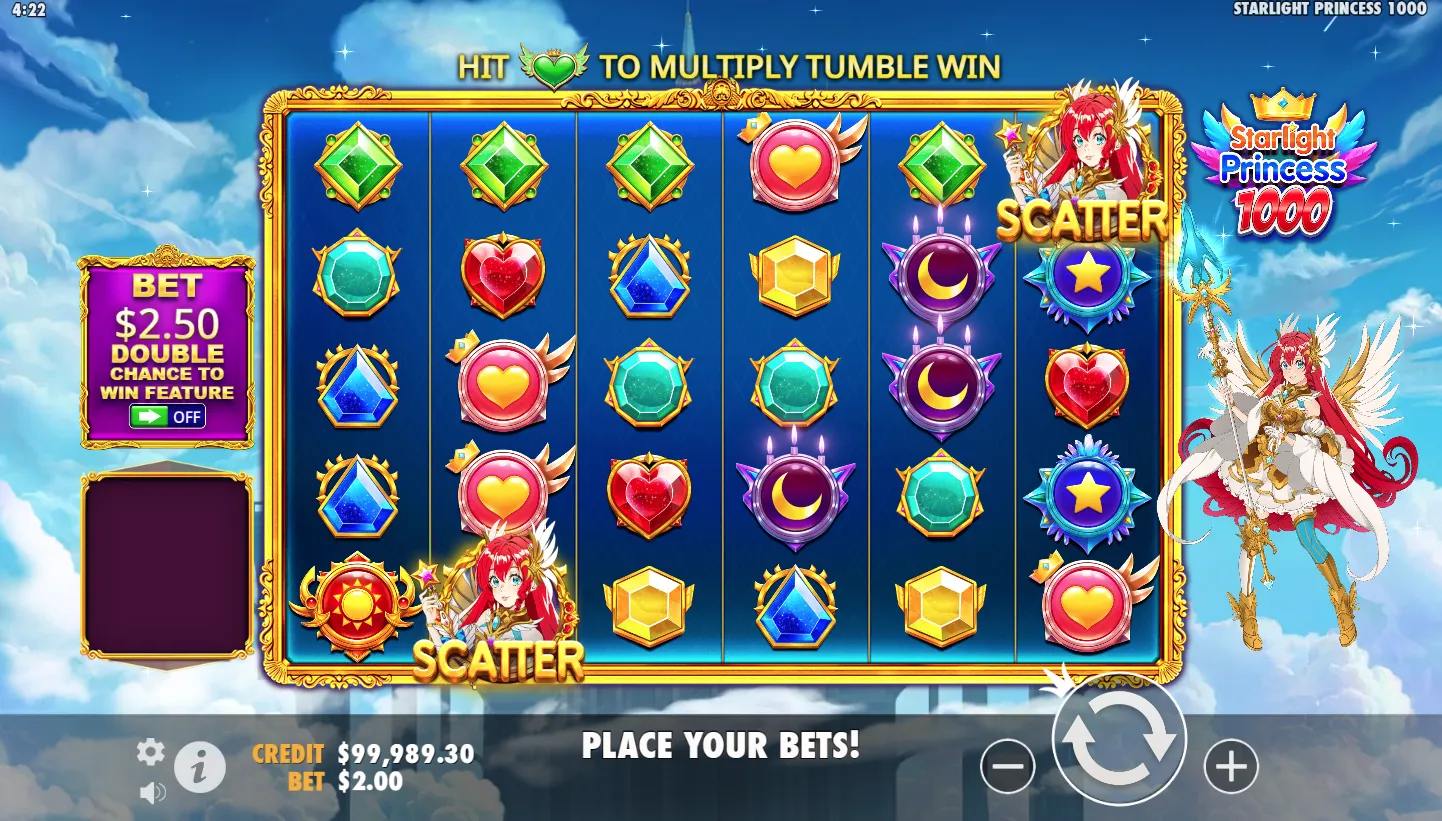Mute sound with the speaker icon
This screenshot has height=821, width=1442.
click(x=152, y=794)
